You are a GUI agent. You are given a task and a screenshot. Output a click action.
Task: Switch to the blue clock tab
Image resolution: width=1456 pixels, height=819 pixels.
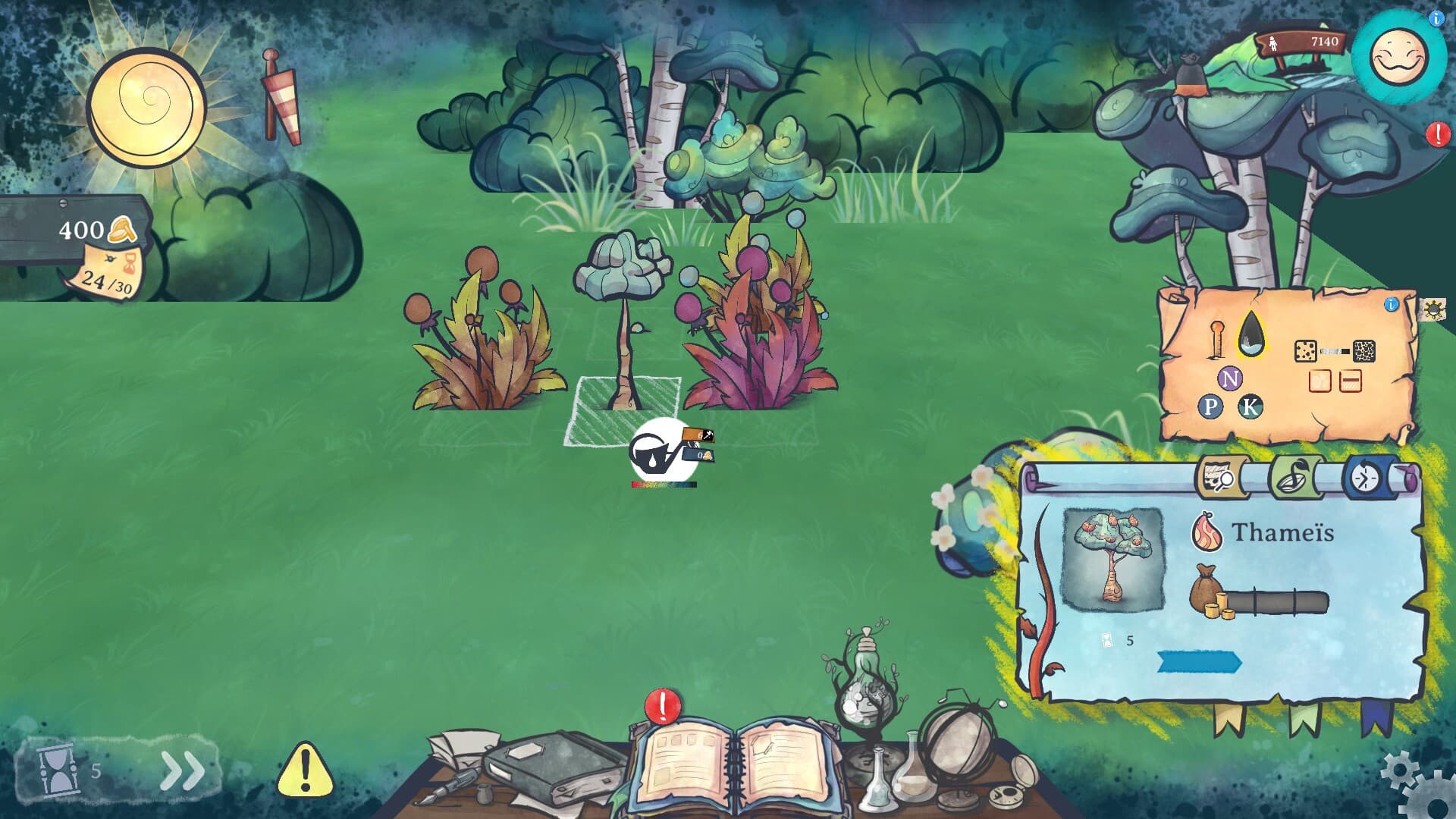[x=1367, y=478]
